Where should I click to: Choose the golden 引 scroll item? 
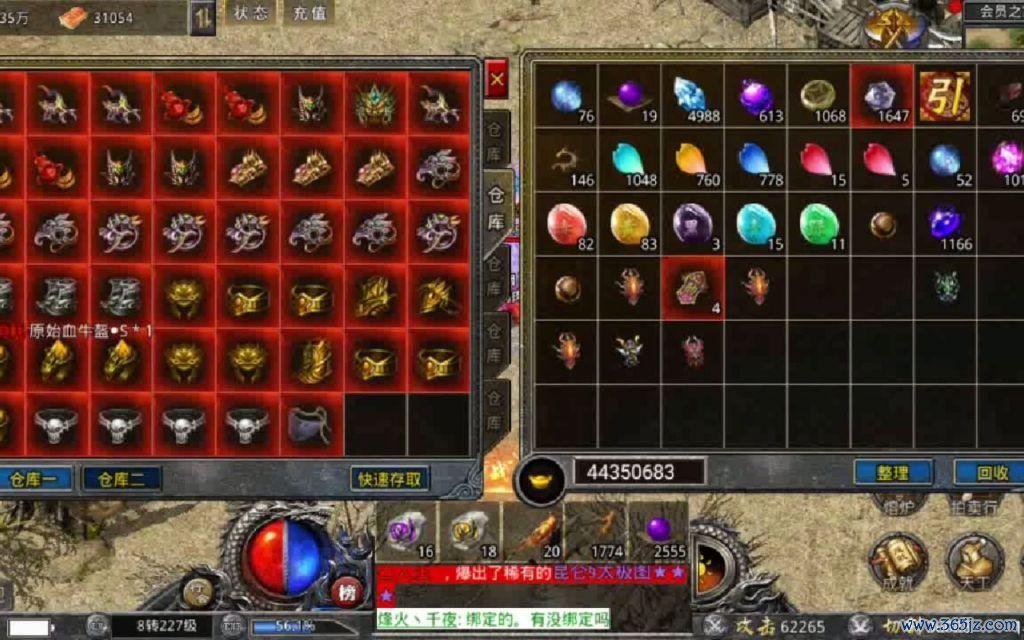943,97
